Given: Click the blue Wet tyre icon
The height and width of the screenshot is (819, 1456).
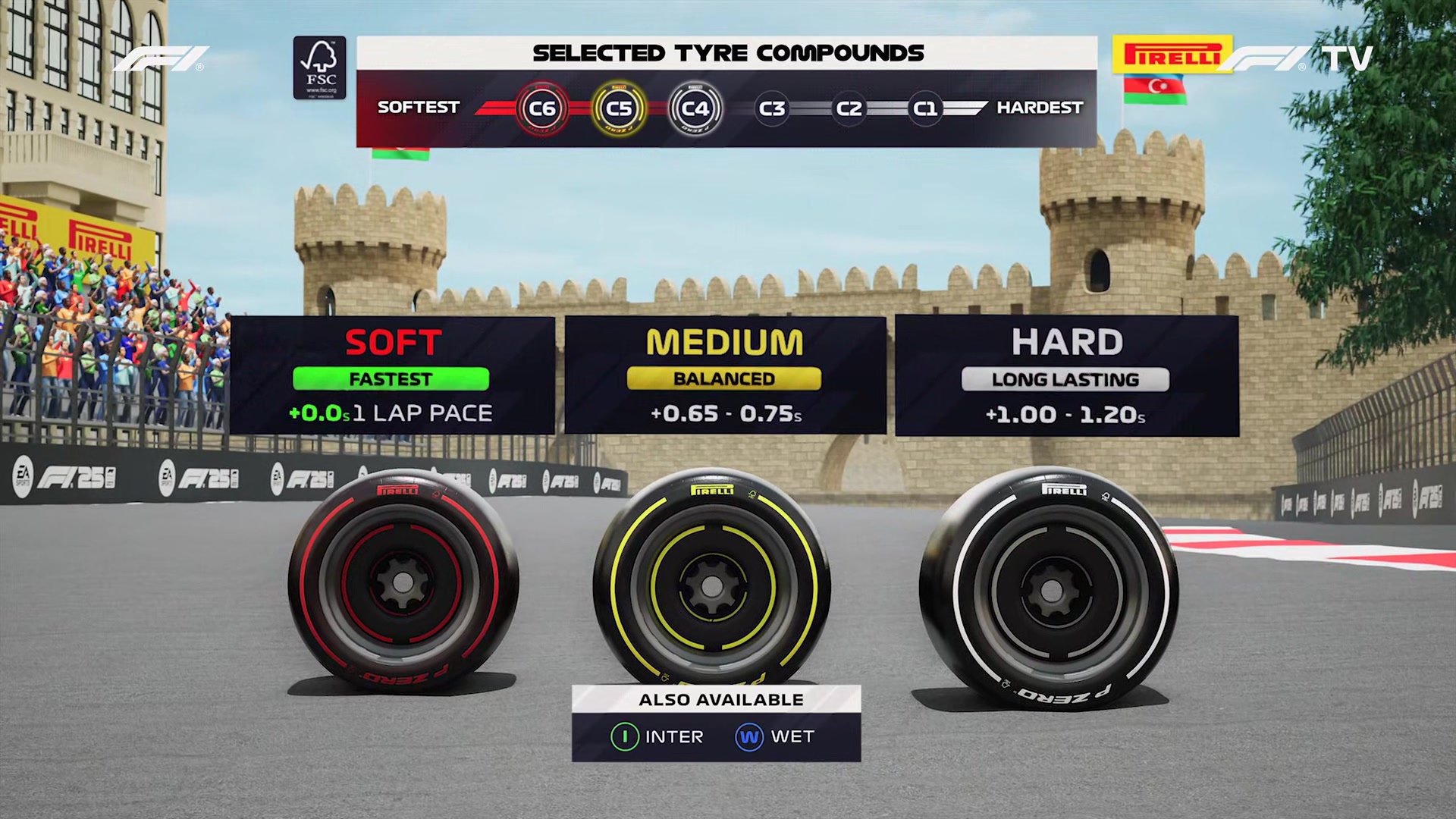Looking at the screenshot, I should pyautogui.click(x=748, y=736).
